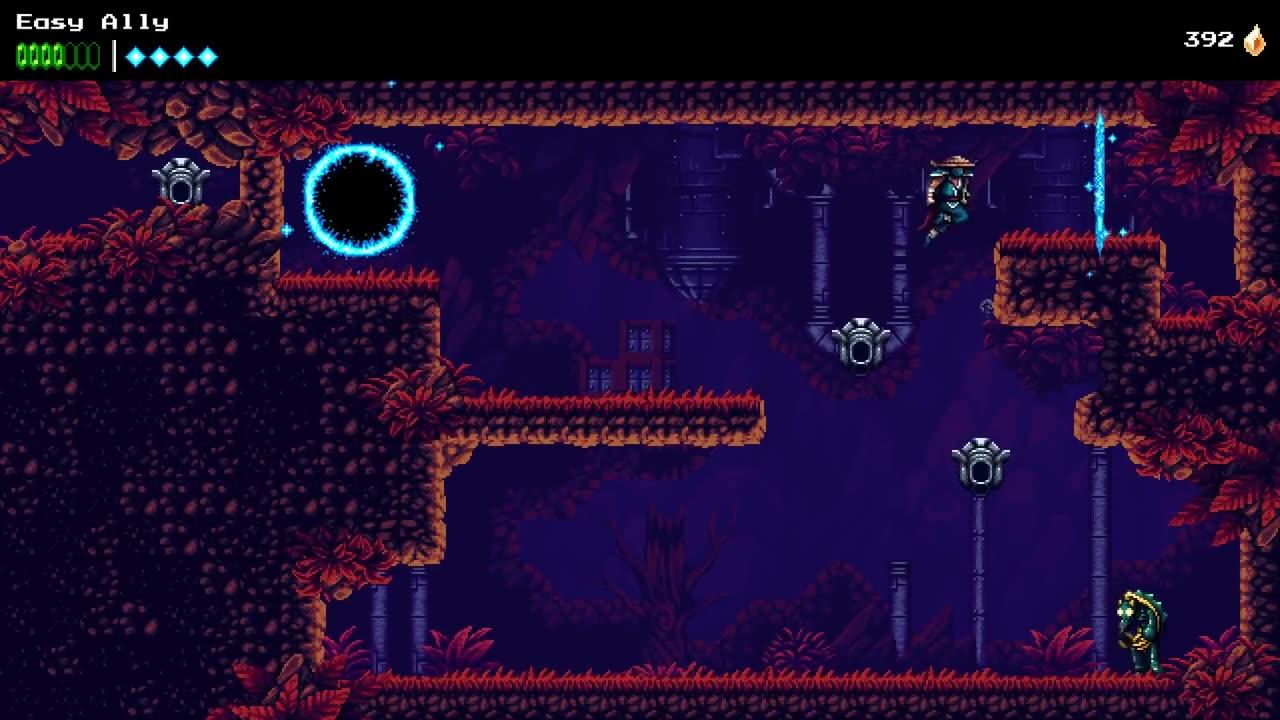
Task: Click the divider bar between health and shurikens
Action: tap(114, 55)
